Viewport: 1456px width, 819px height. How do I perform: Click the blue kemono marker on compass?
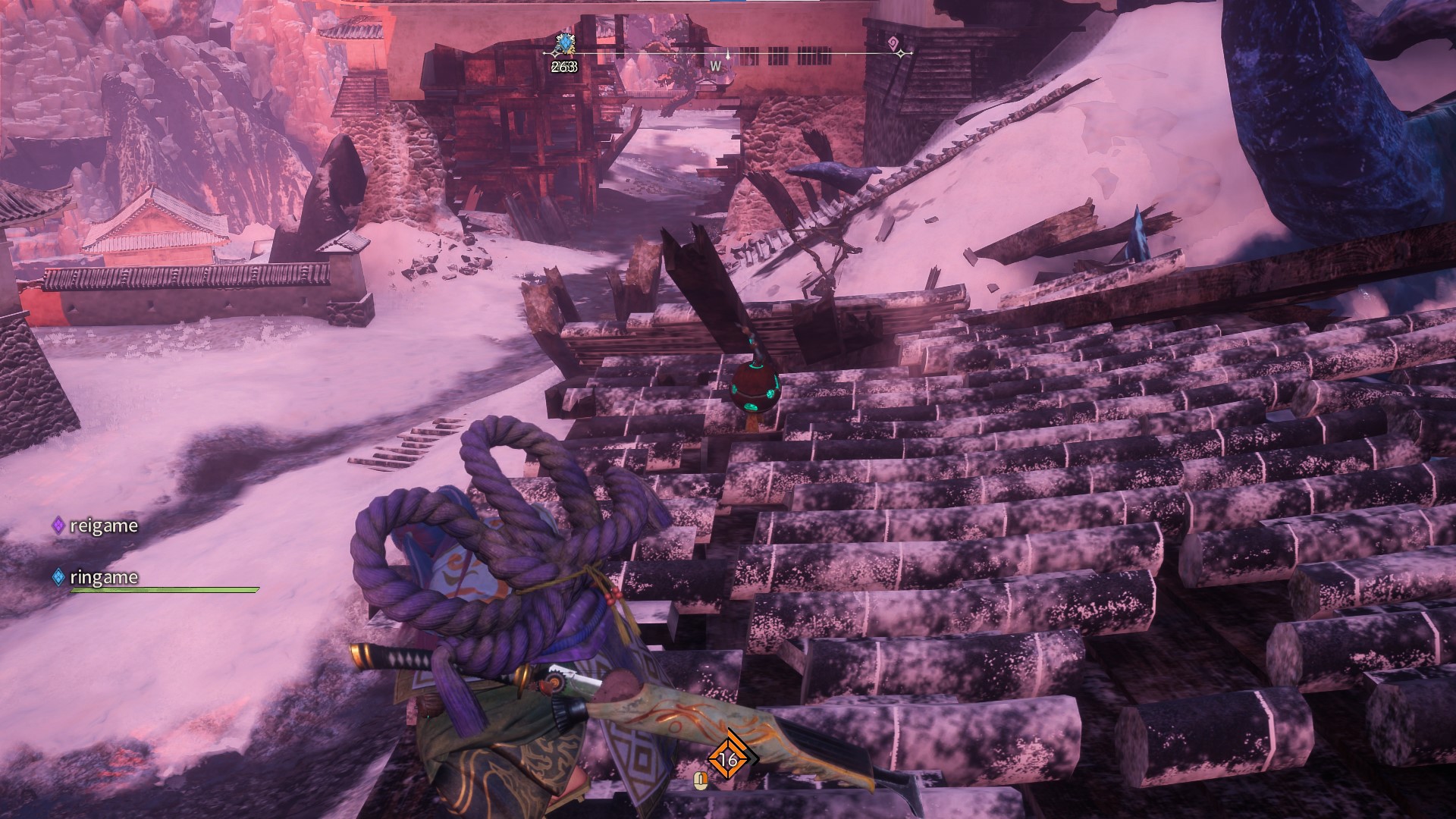(563, 45)
